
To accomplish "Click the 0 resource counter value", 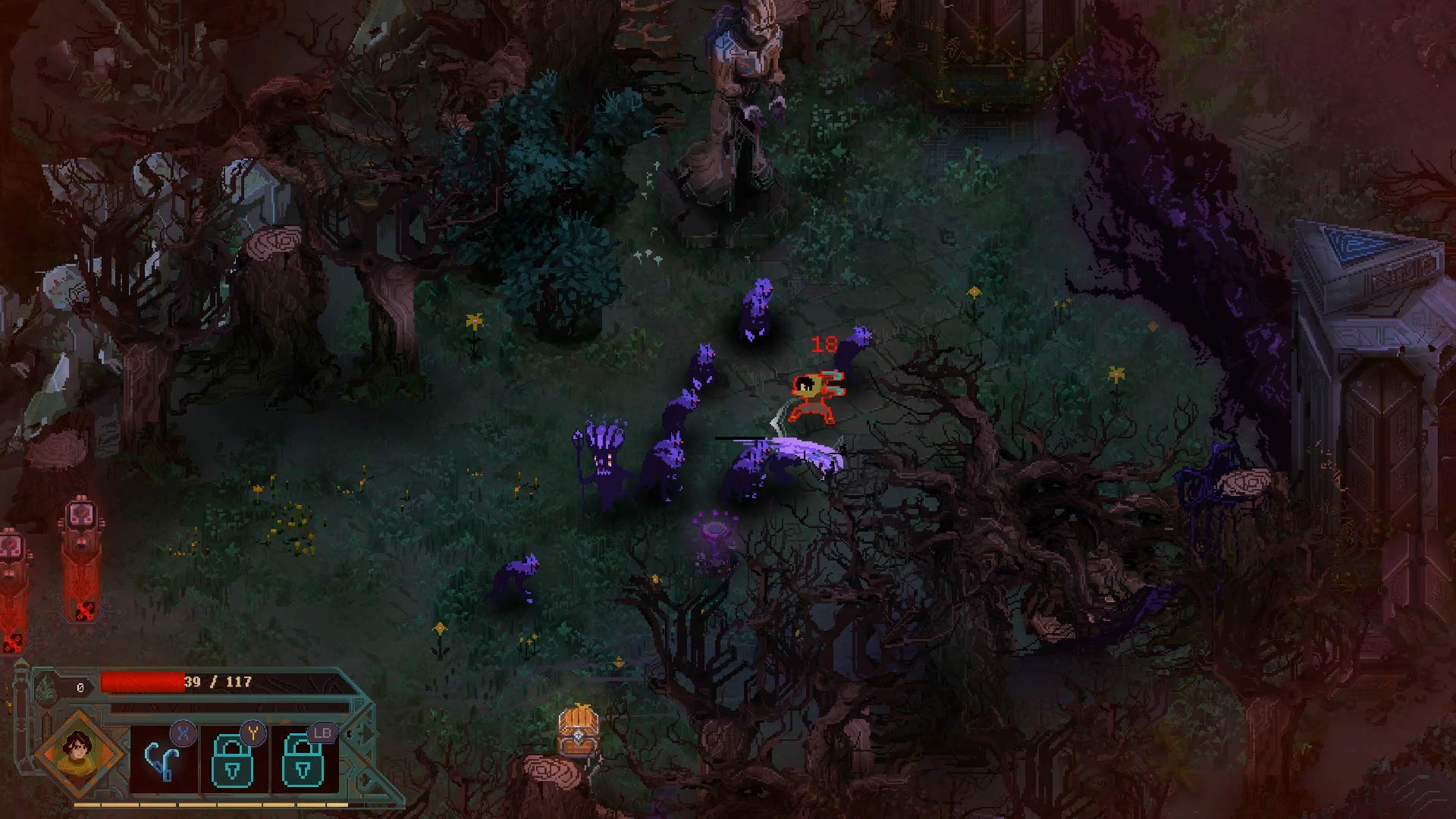I will [80, 686].
